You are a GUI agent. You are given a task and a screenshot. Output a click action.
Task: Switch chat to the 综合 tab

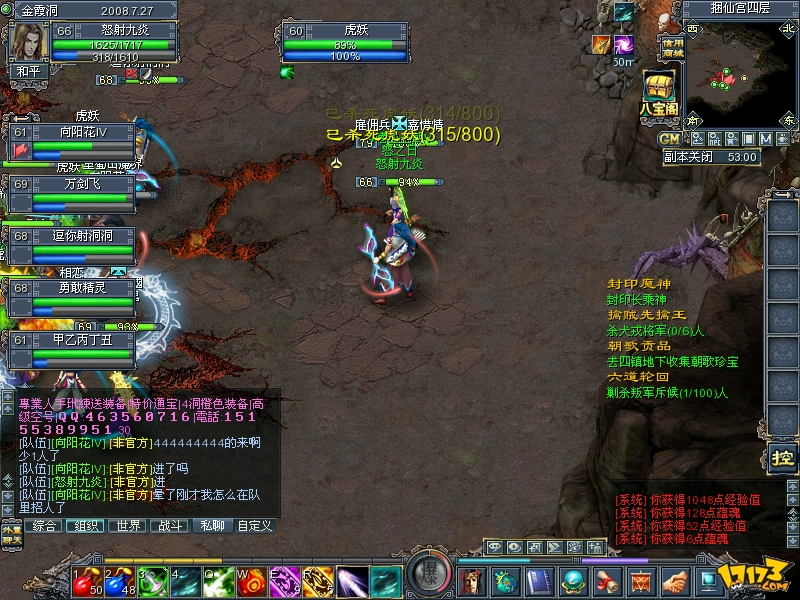45,525
